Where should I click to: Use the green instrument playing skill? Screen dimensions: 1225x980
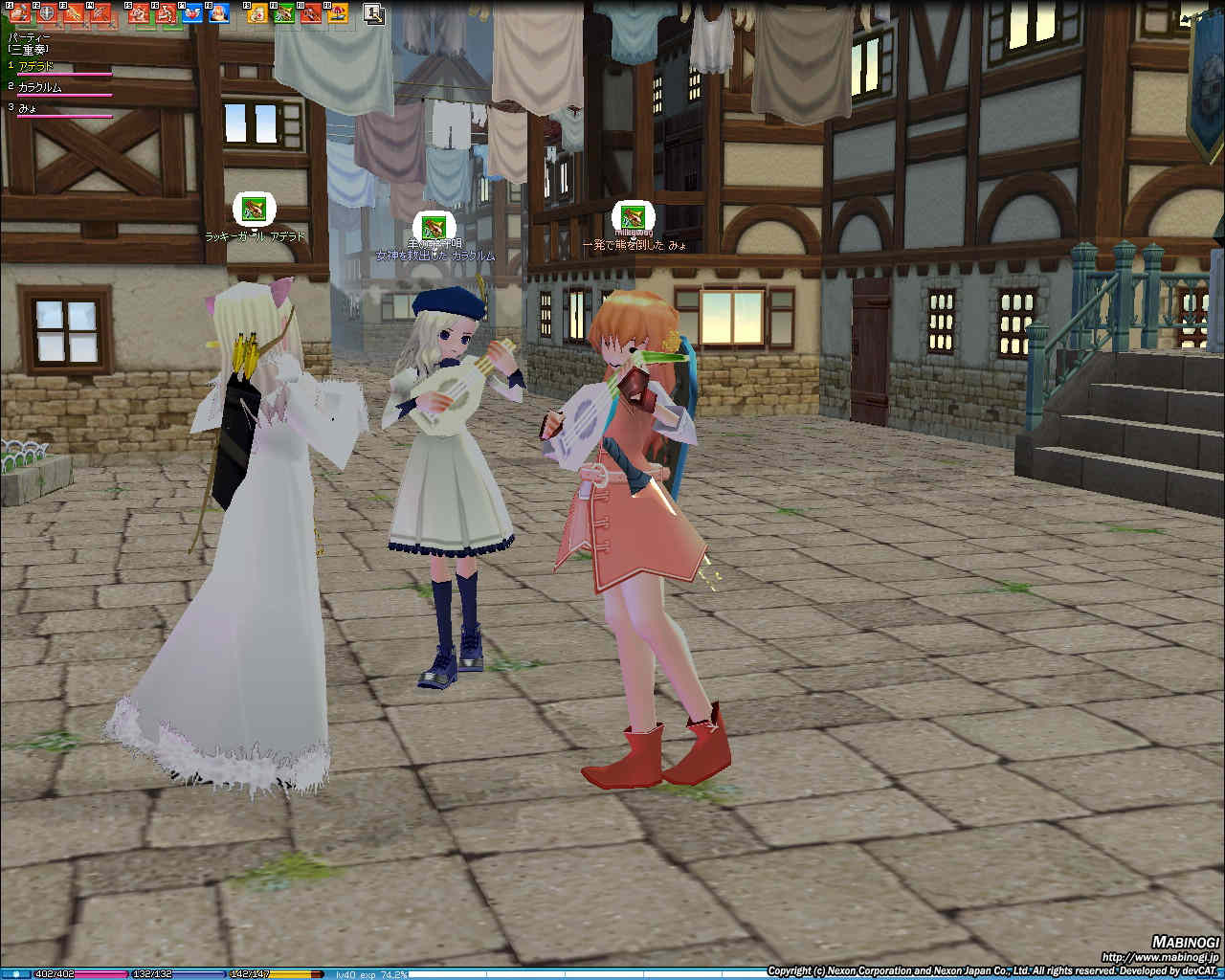tap(284, 13)
